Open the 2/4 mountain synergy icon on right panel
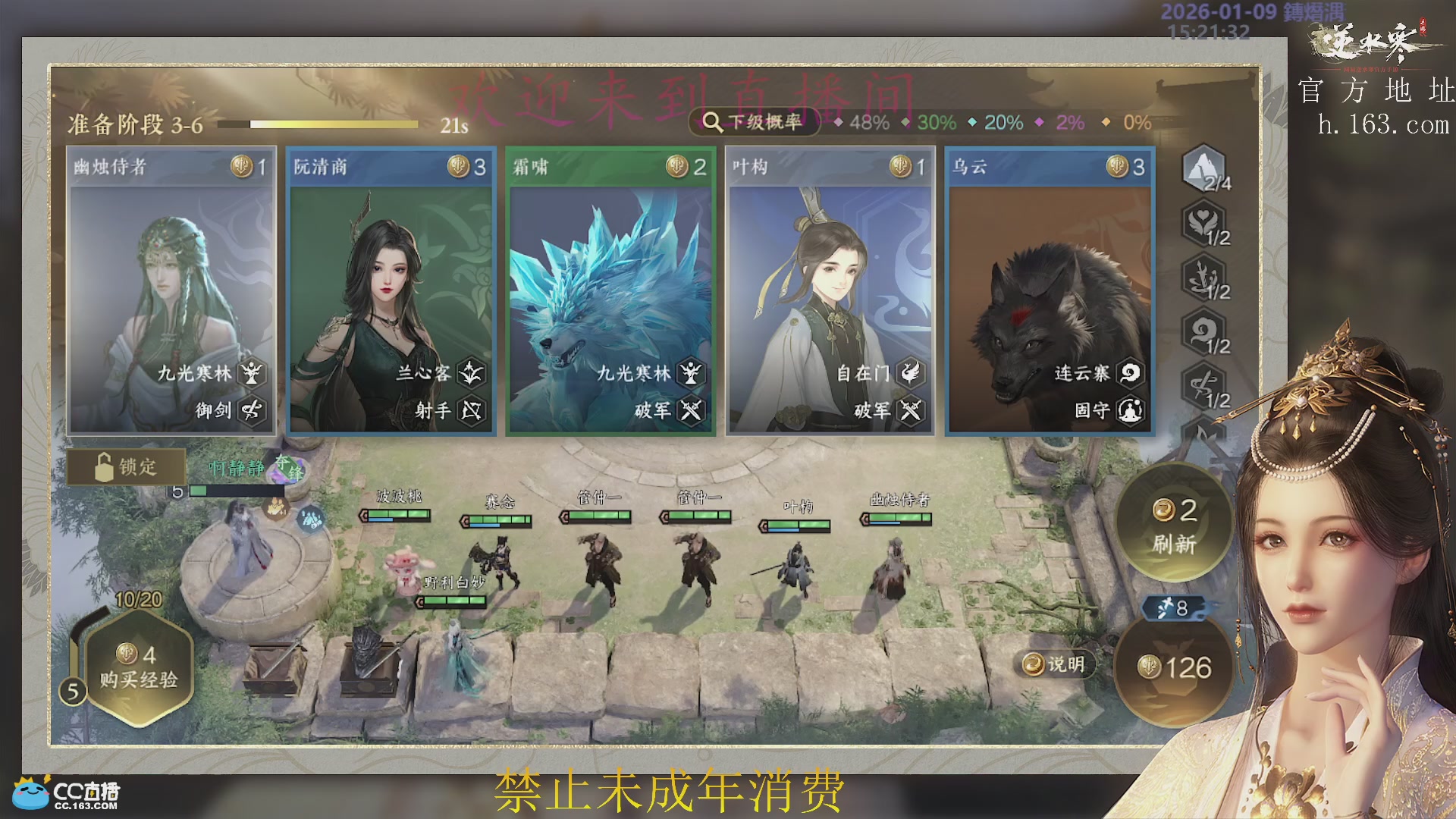The image size is (1456, 819). pos(1203,171)
